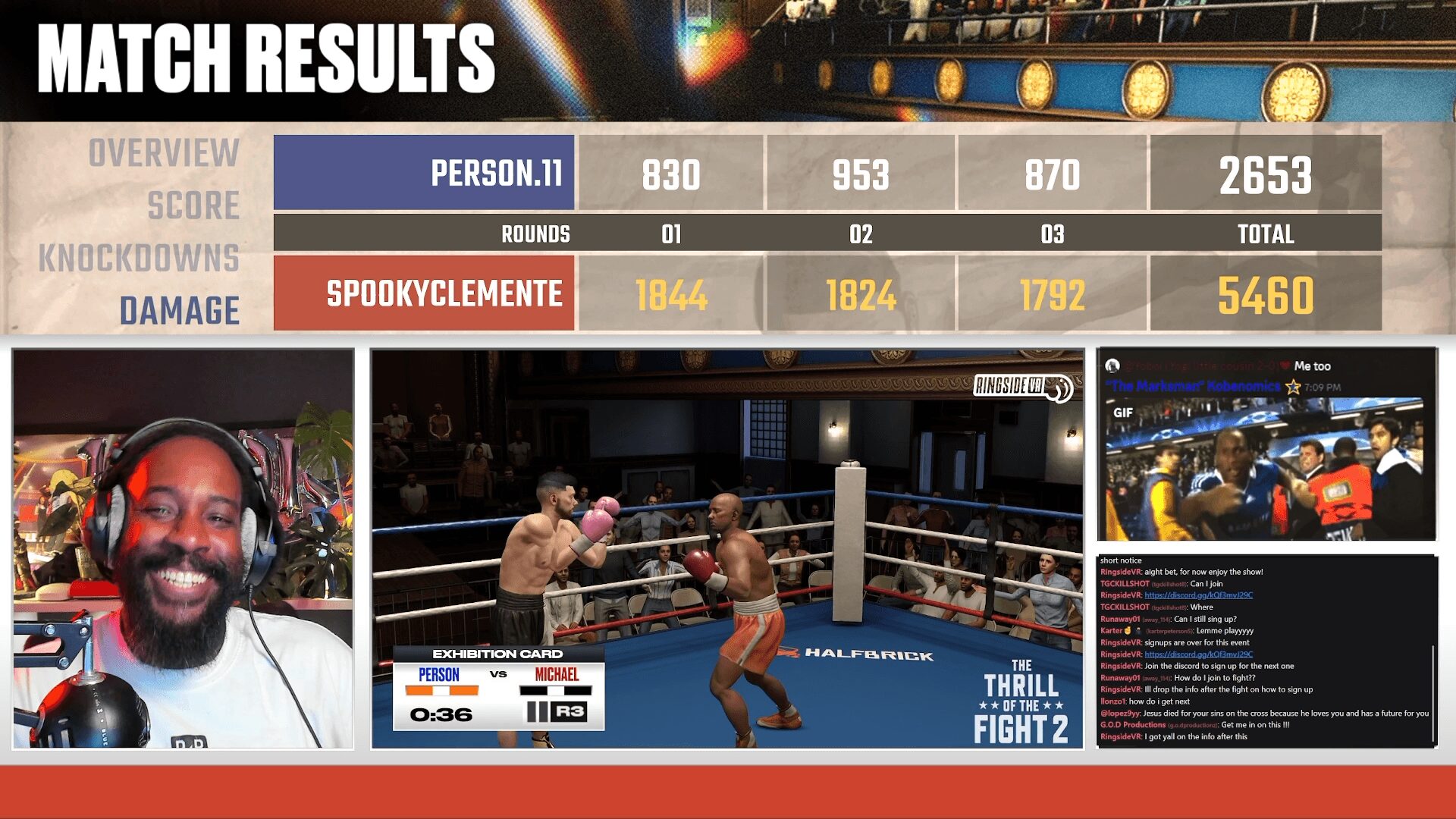Choose the SPOOKYCLEMENTE player row

424,293
